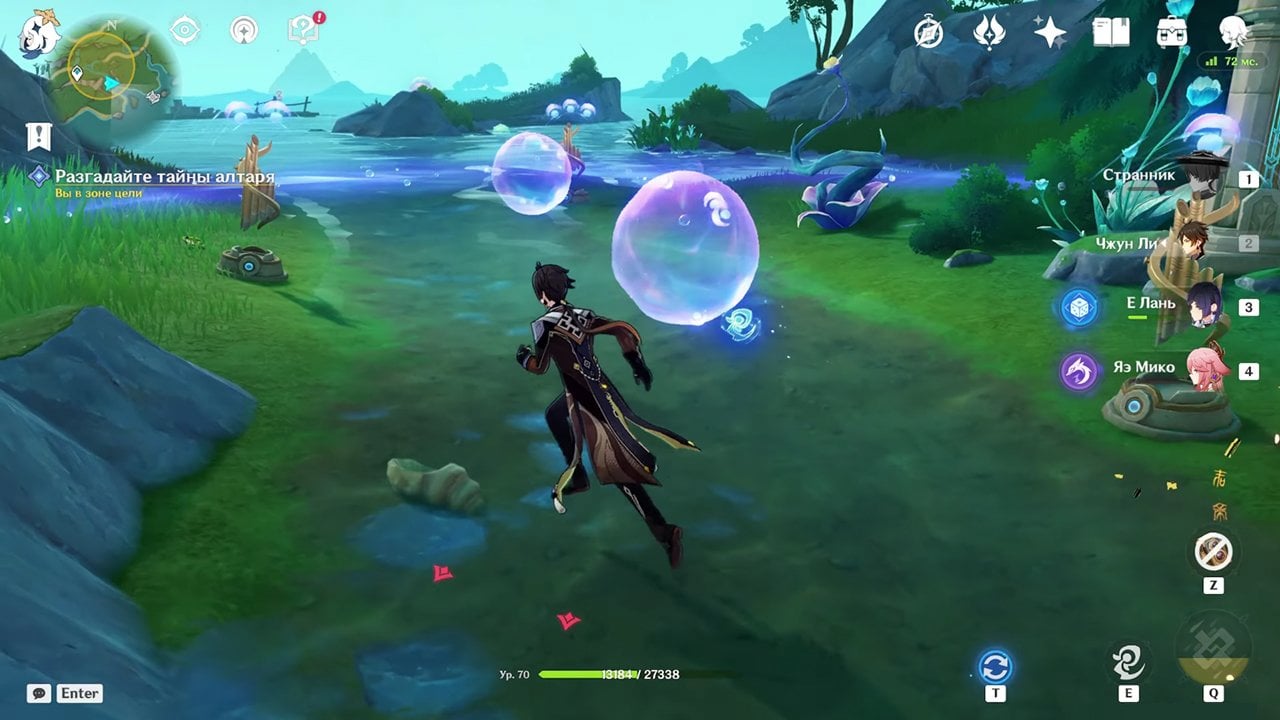Select the tracked quest "Разгадайте тайны алтаря"
The height and width of the screenshot is (720, 1280).
164,178
